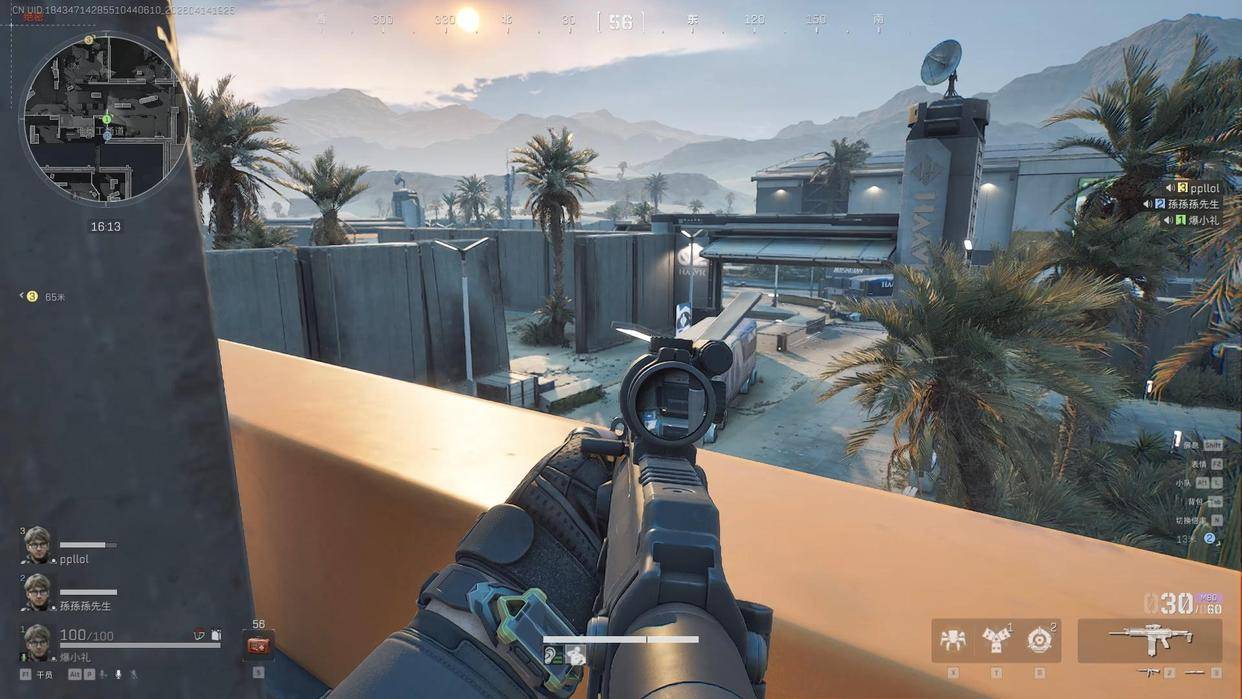Viewport: 1242px width, 699px height.
Task: Select the spider drone gadget slot
Action: [953, 639]
